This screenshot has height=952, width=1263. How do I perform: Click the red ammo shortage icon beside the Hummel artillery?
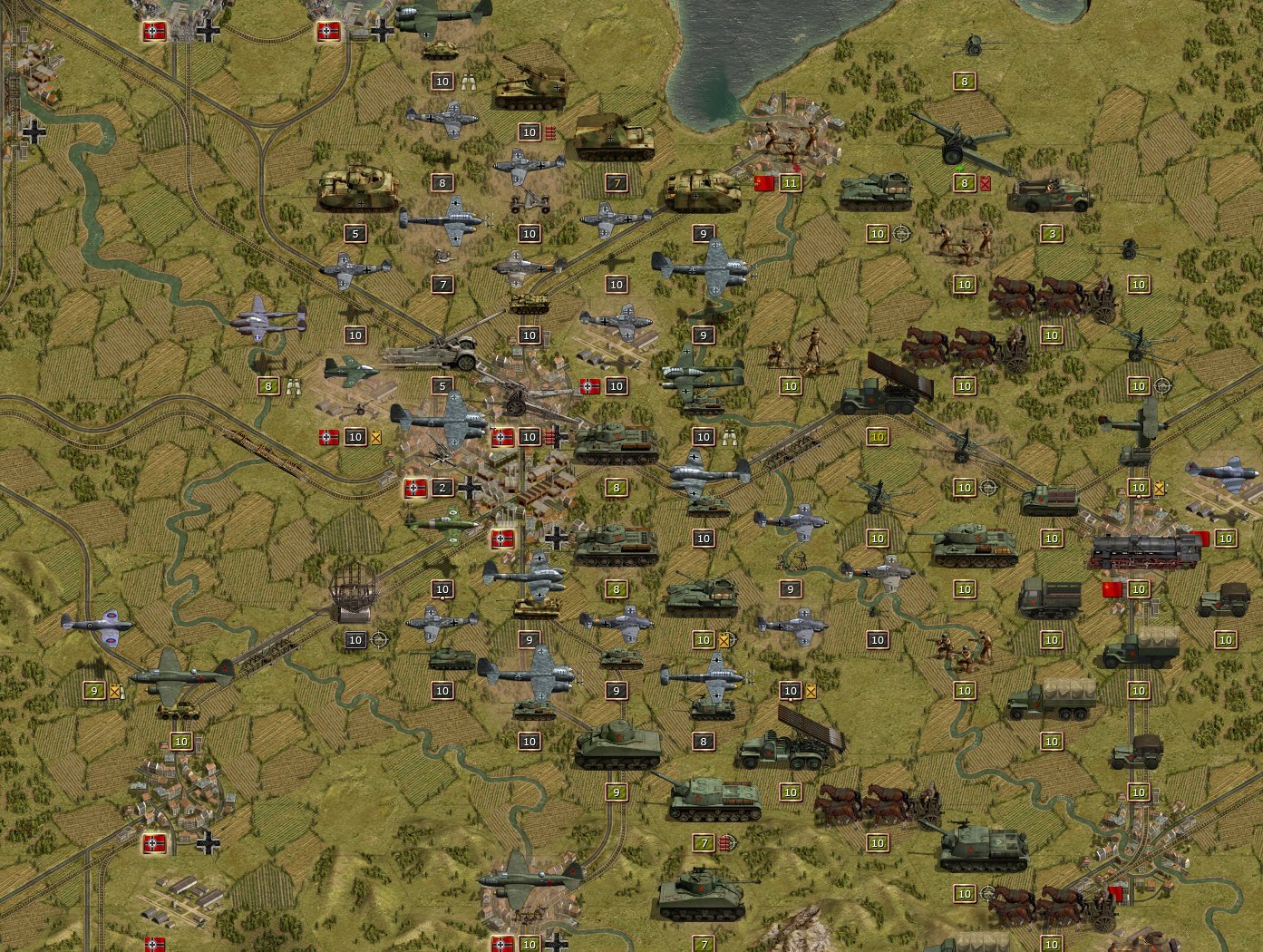click(550, 131)
